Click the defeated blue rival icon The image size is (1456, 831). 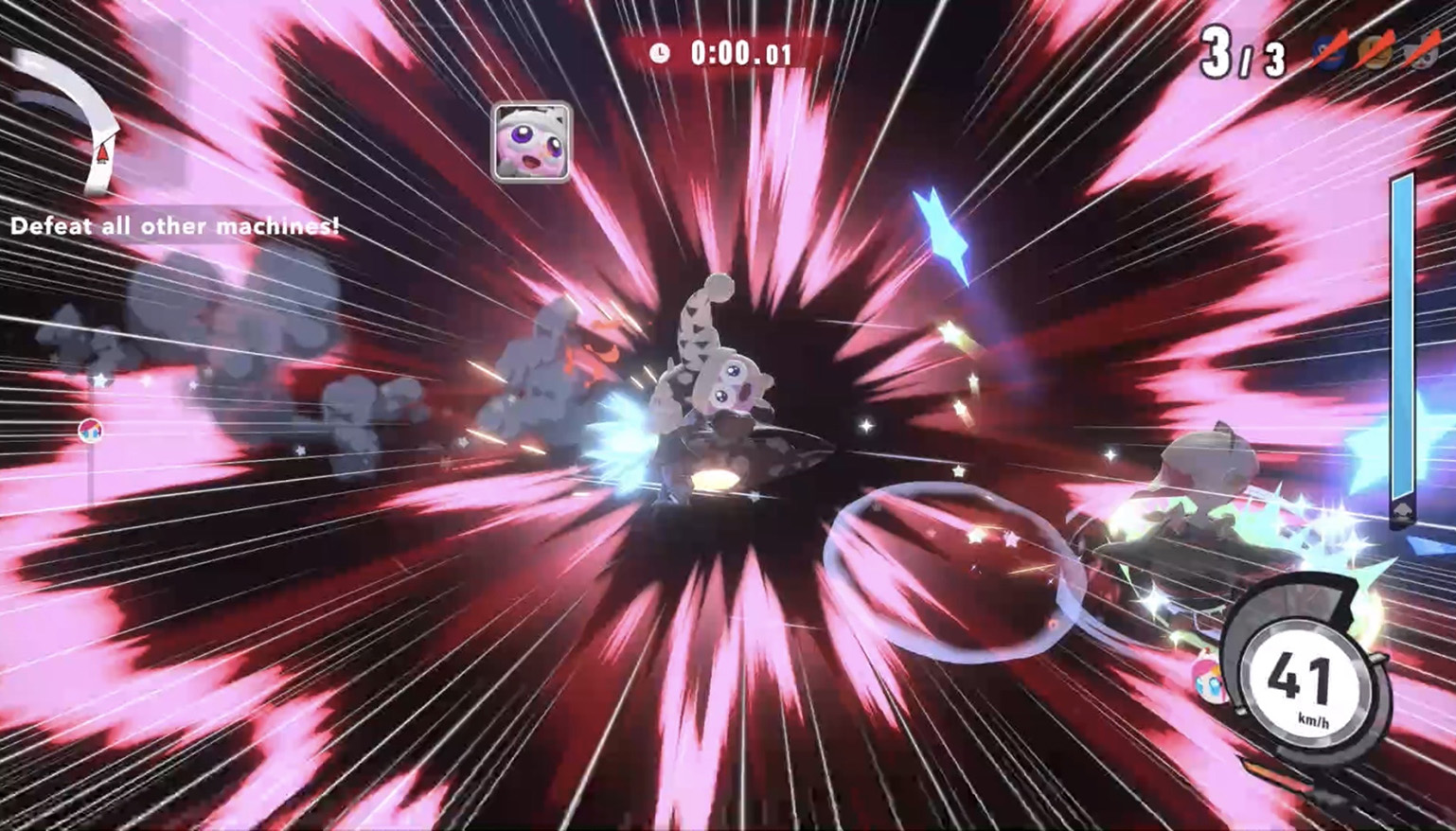[1330, 51]
